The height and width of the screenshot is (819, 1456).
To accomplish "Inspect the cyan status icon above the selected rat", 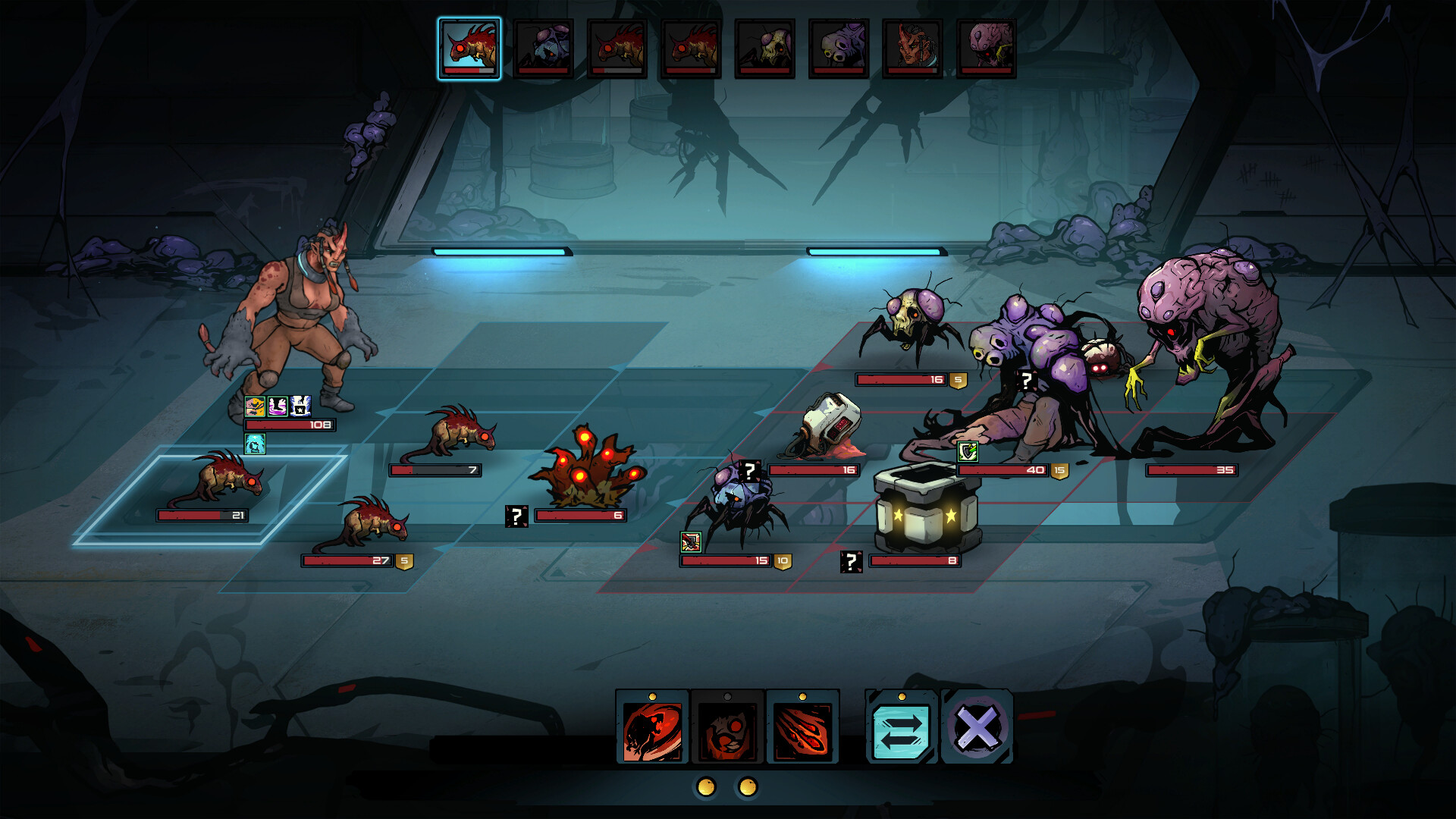I will pos(255,444).
